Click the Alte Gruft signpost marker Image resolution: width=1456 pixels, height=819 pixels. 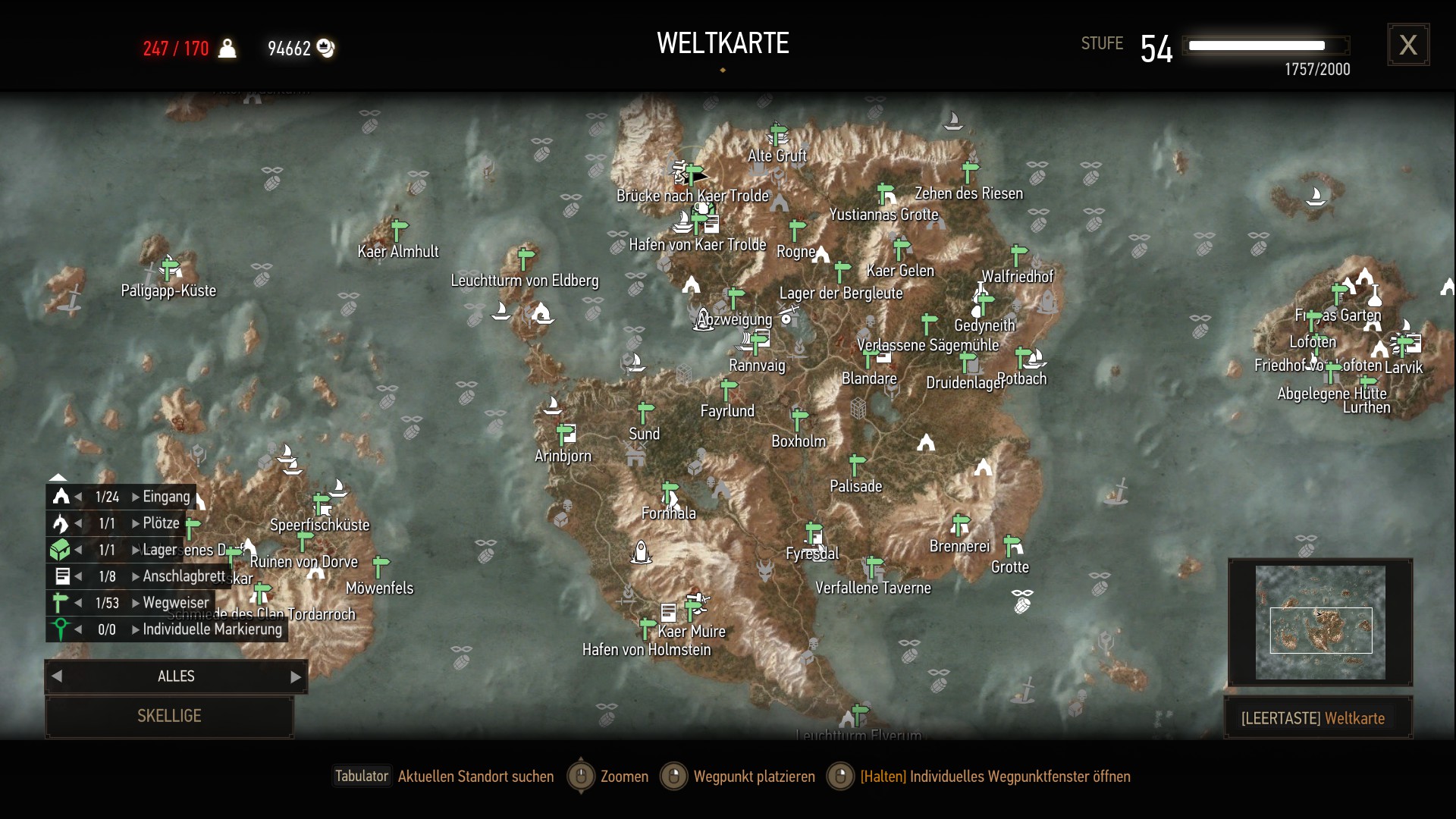point(778,133)
